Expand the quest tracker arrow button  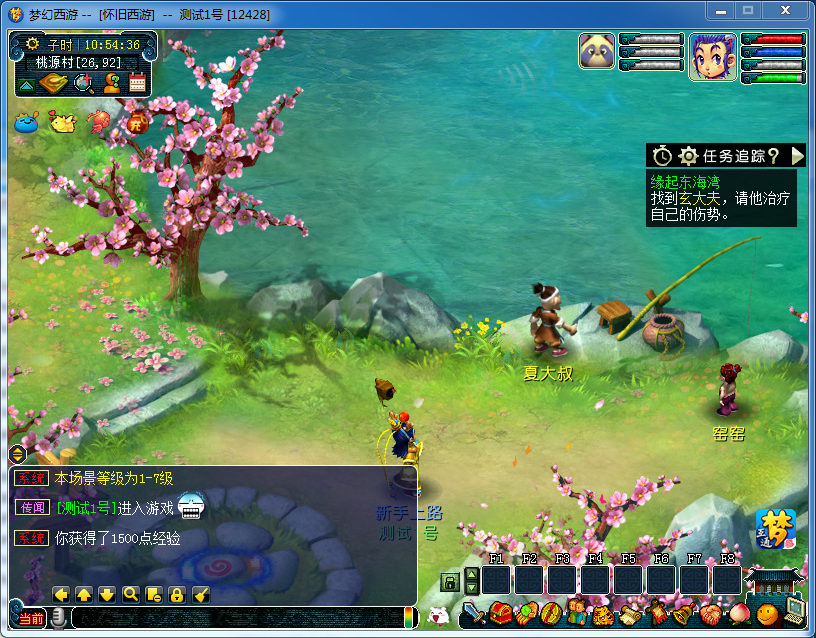[797, 155]
